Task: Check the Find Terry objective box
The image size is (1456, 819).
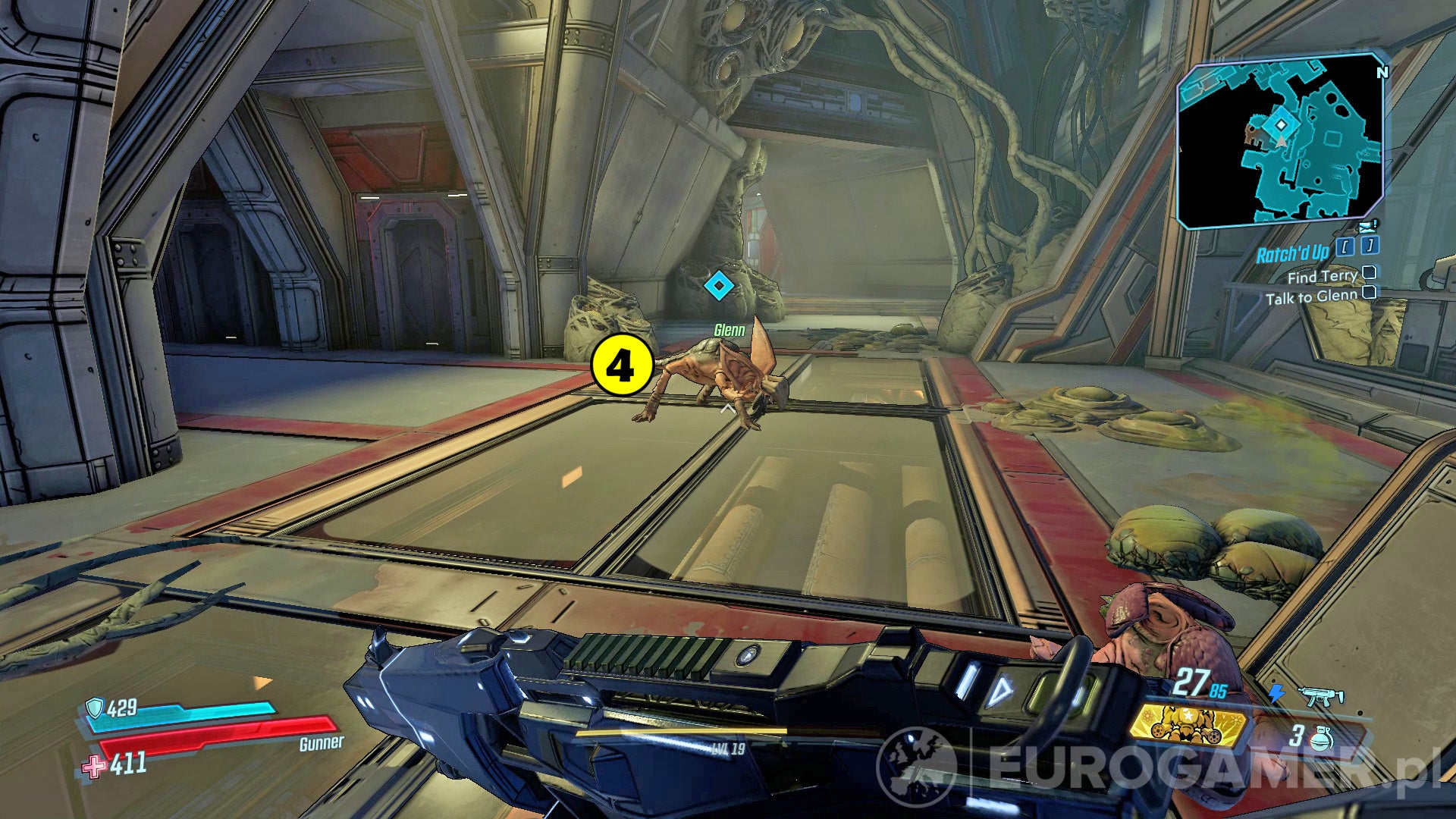Action: (1370, 275)
